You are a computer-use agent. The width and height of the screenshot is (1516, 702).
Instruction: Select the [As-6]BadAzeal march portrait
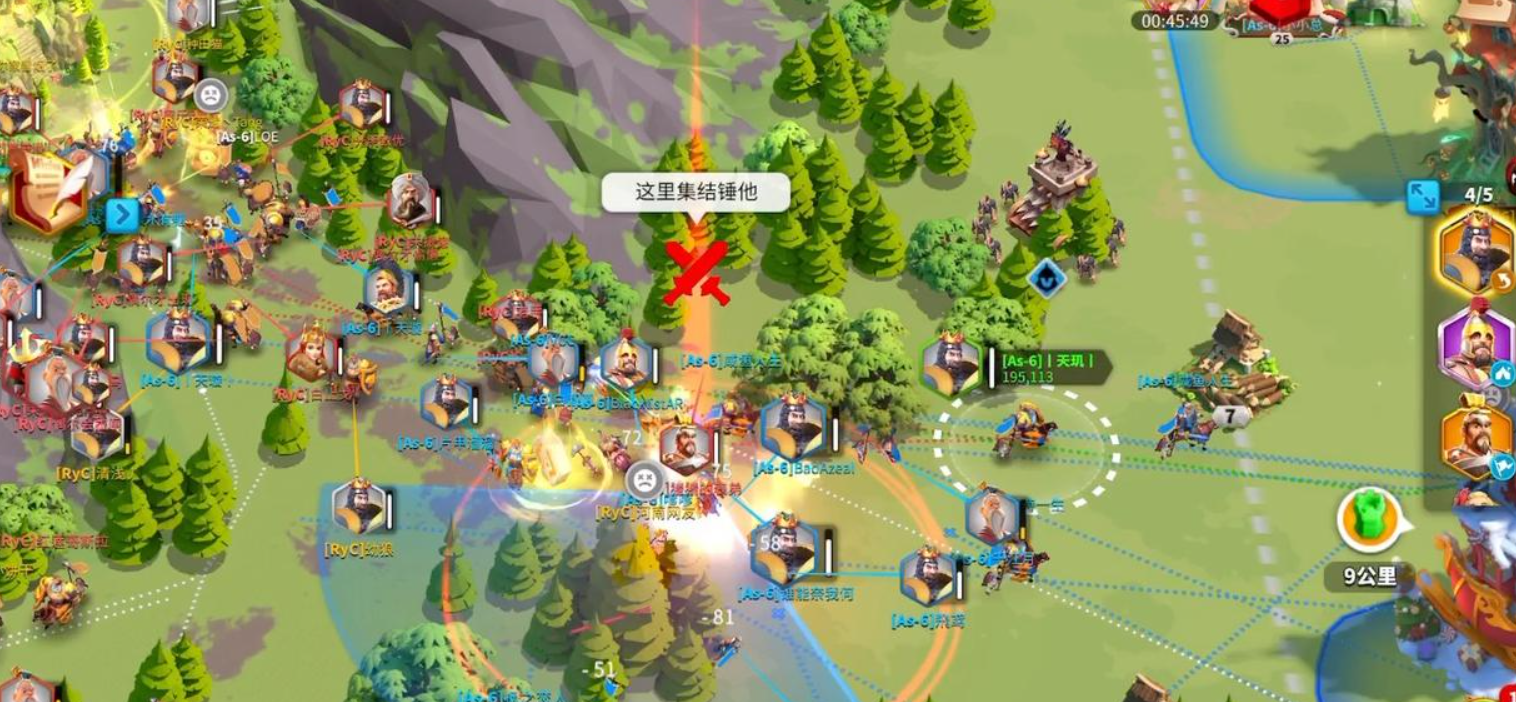(x=794, y=429)
